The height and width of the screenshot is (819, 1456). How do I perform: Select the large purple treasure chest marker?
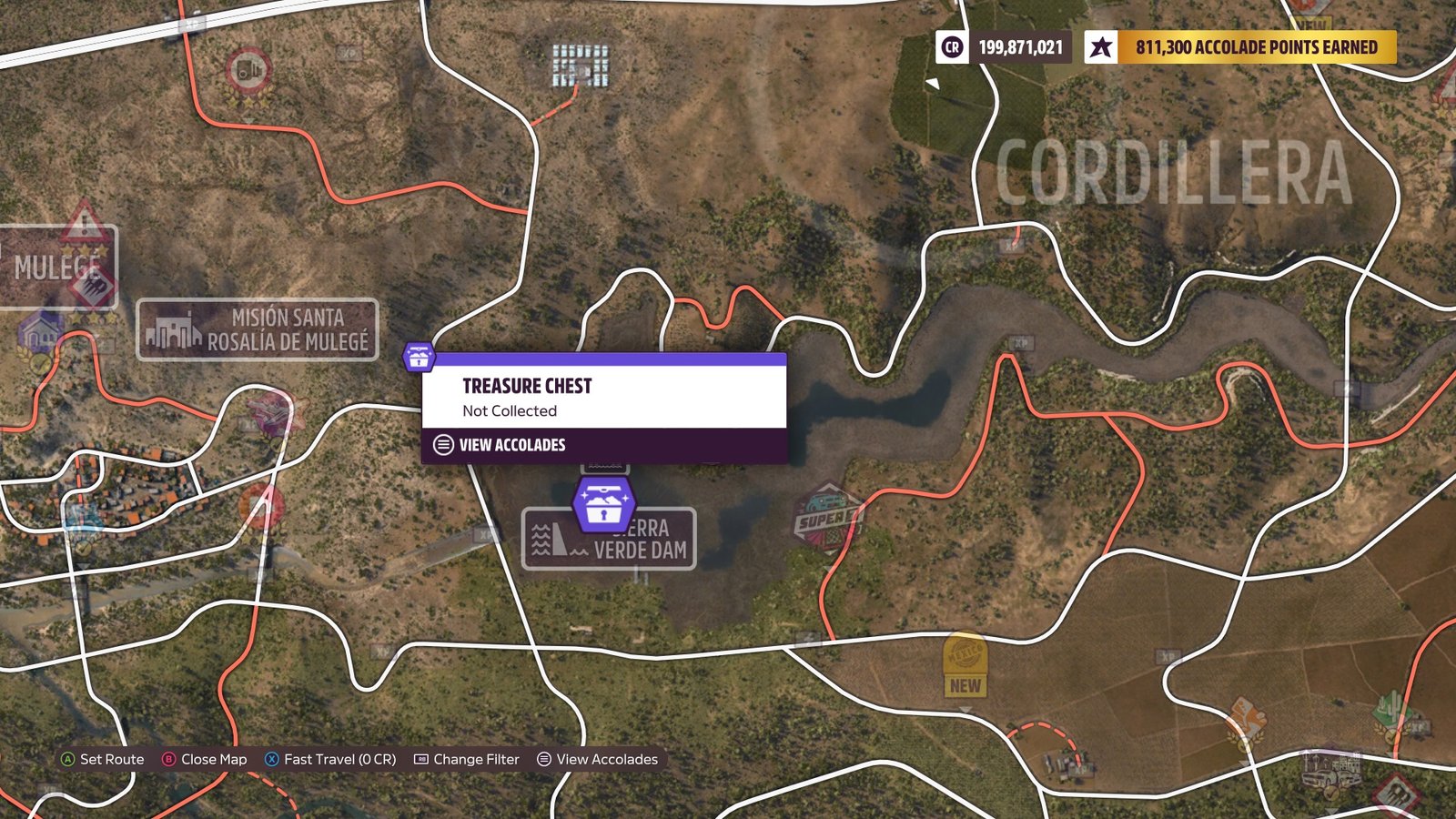[x=603, y=505]
